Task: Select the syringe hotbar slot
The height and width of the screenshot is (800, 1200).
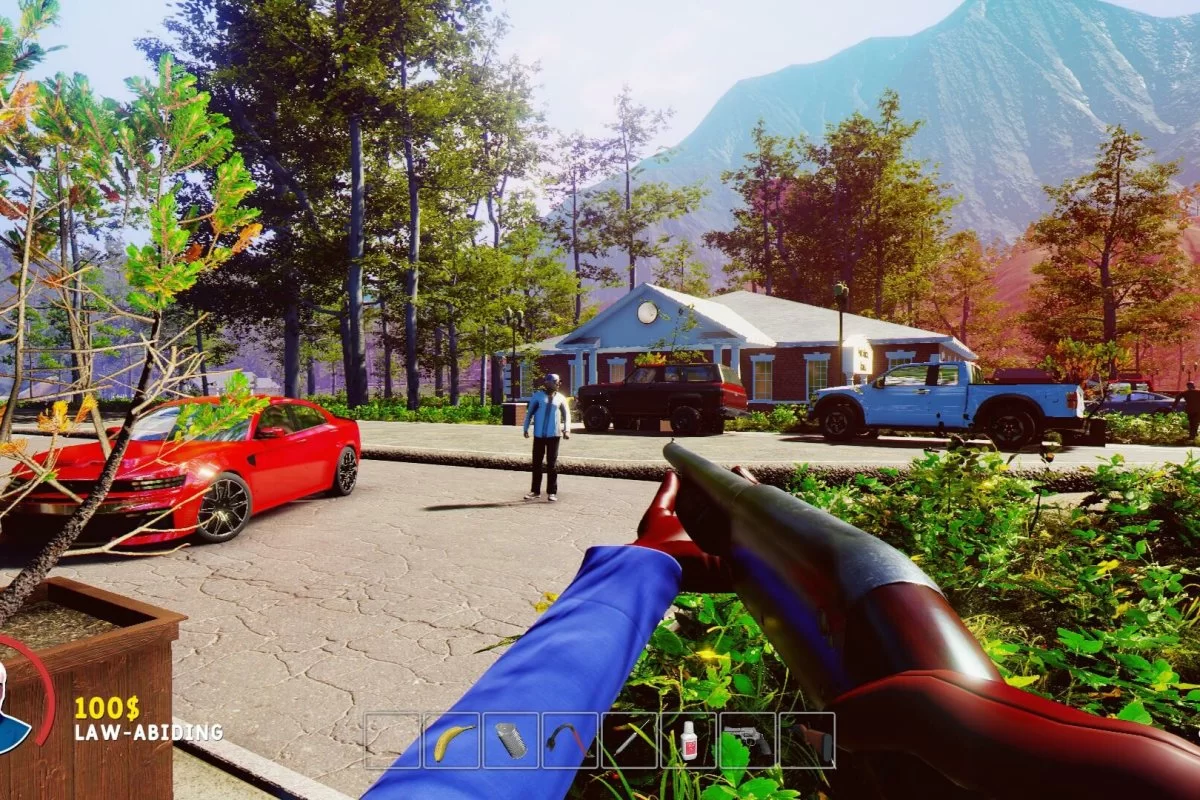Action: [x=629, y=741]
